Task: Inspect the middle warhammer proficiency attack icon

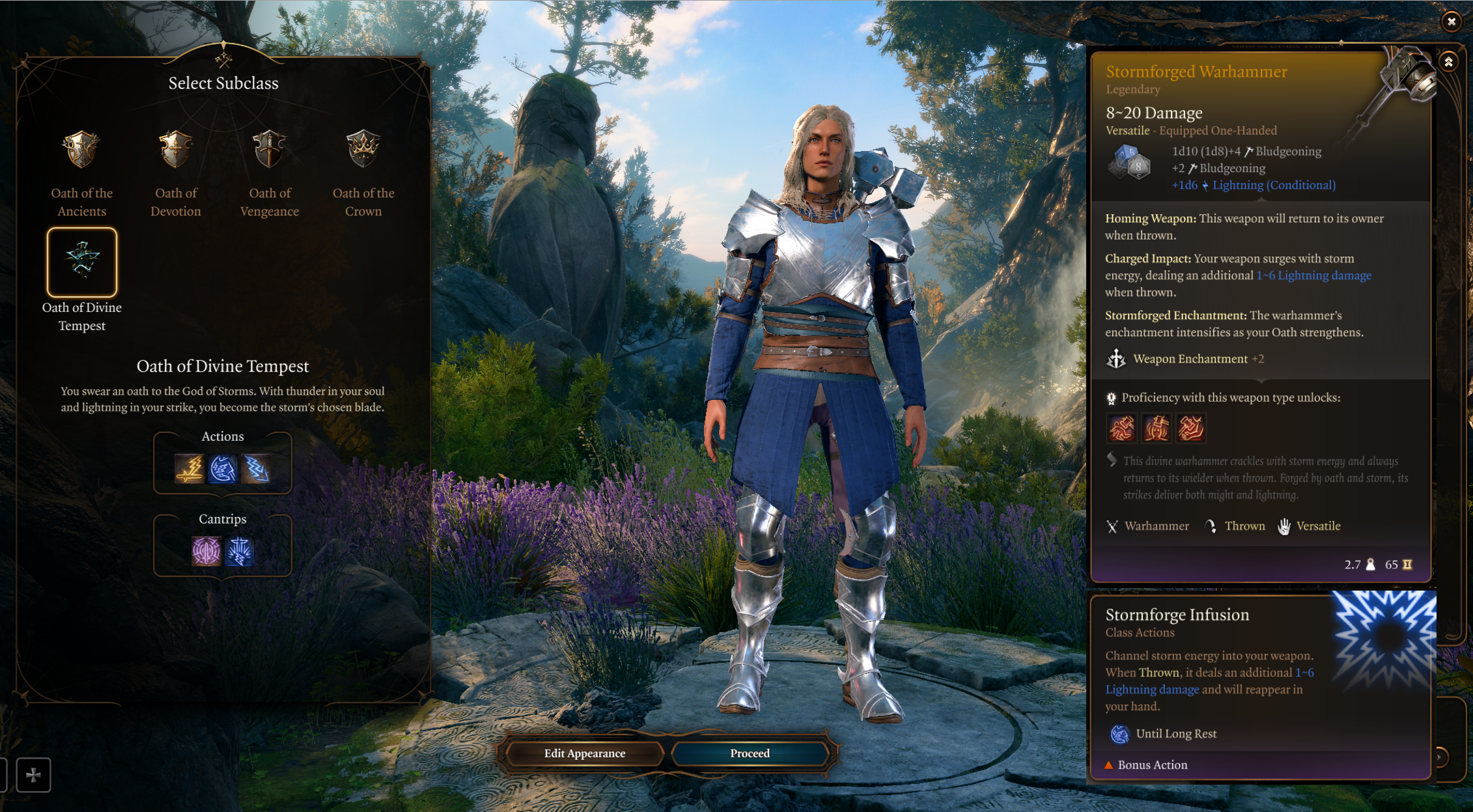Action: [1157, 428]
